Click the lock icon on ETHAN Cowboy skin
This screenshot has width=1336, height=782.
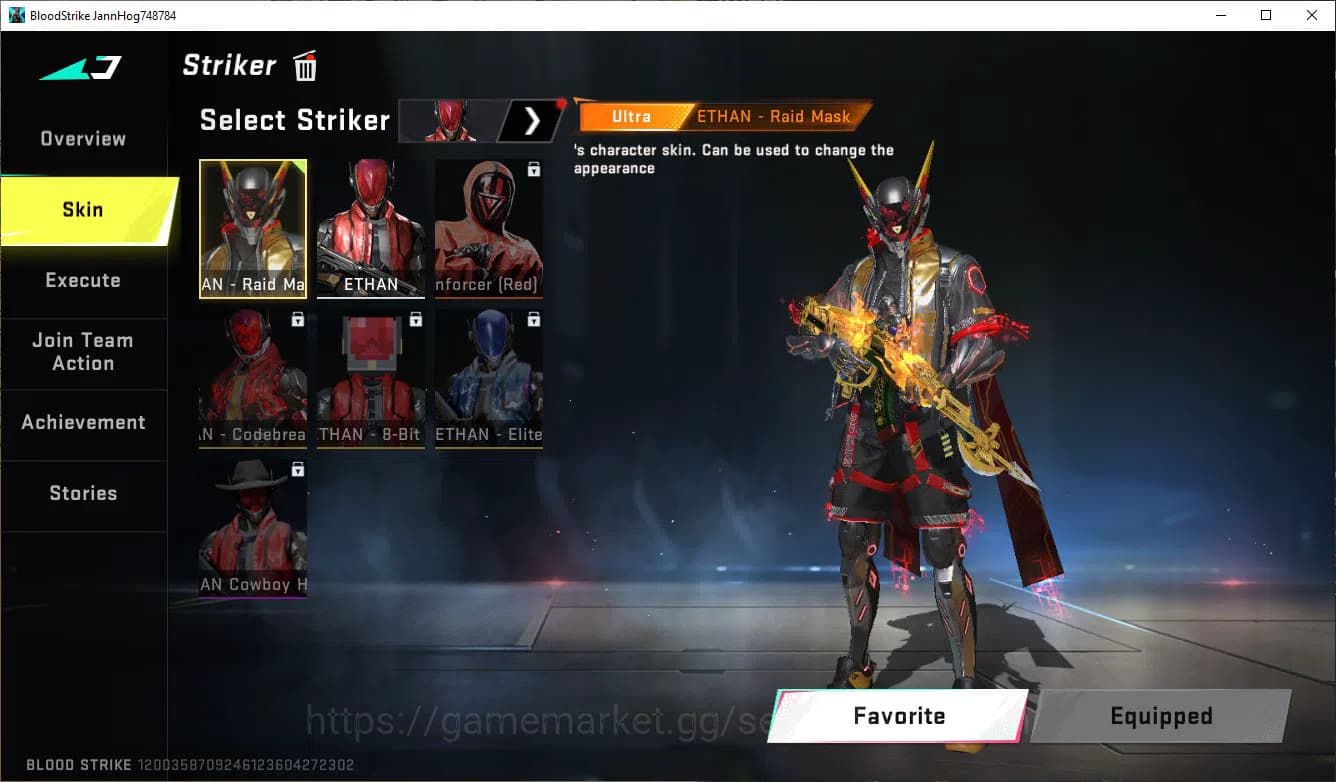pos(297,469)
